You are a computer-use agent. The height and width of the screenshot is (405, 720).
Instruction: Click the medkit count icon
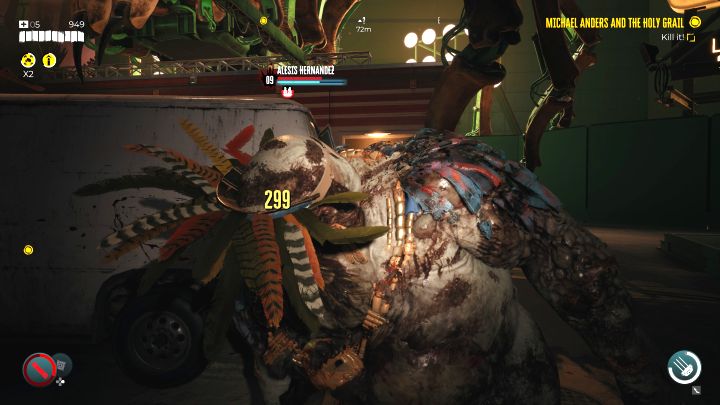pyautogui.click(x=23, y=24)
